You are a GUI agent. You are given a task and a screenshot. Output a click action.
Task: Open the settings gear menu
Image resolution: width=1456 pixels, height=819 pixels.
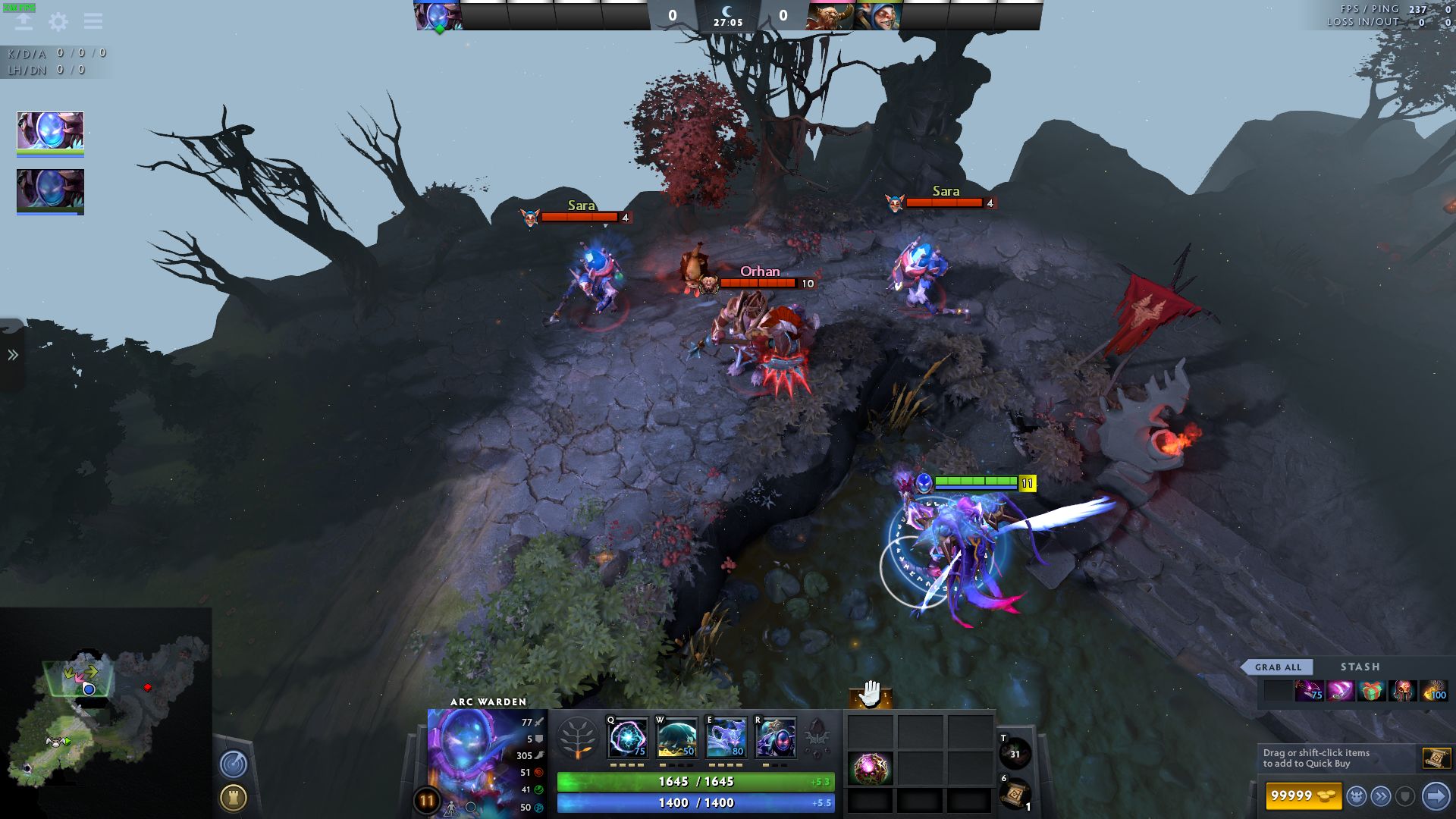58,22
